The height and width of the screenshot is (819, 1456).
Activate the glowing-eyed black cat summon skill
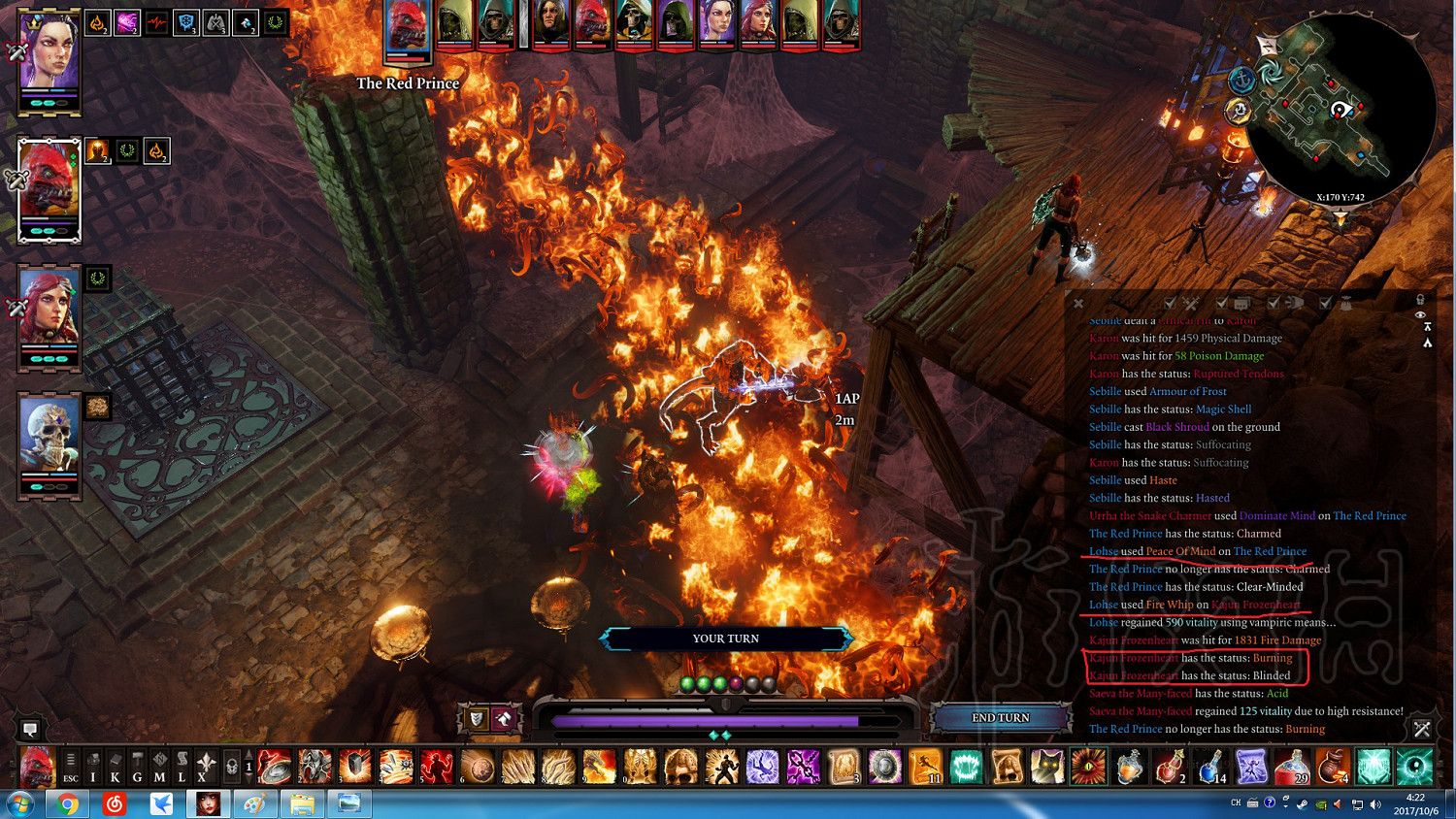pyautogui.click(x=1047, y=767)
